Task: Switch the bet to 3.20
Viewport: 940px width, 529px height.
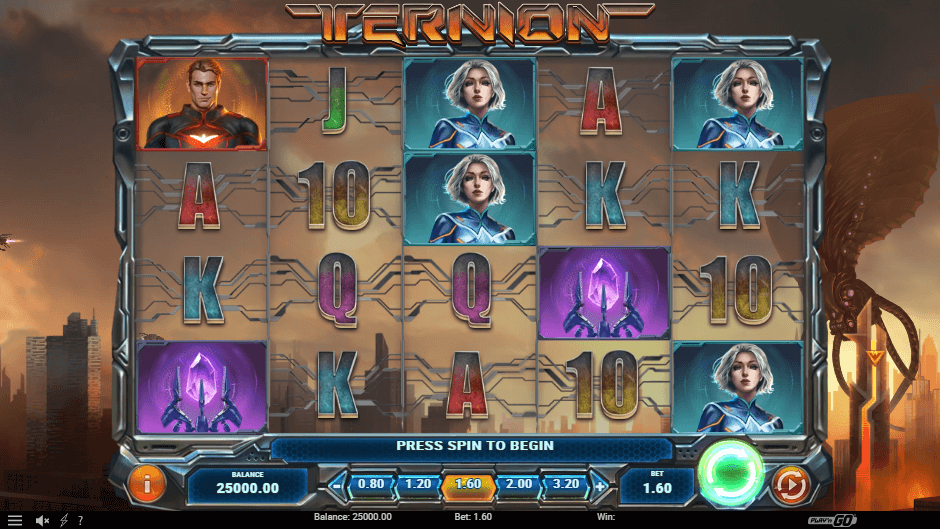Action: point(567,485)
